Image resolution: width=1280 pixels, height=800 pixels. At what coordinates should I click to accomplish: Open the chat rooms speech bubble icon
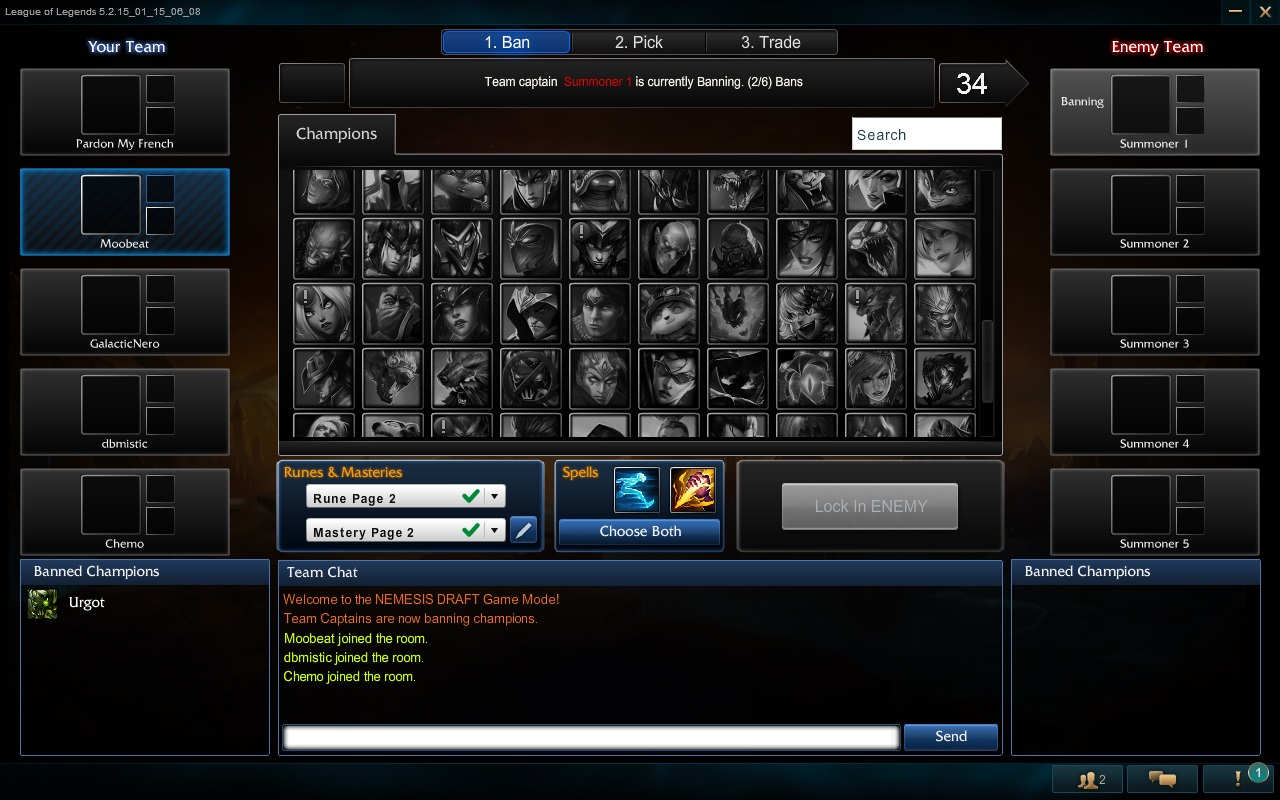tap(1163, 778)
